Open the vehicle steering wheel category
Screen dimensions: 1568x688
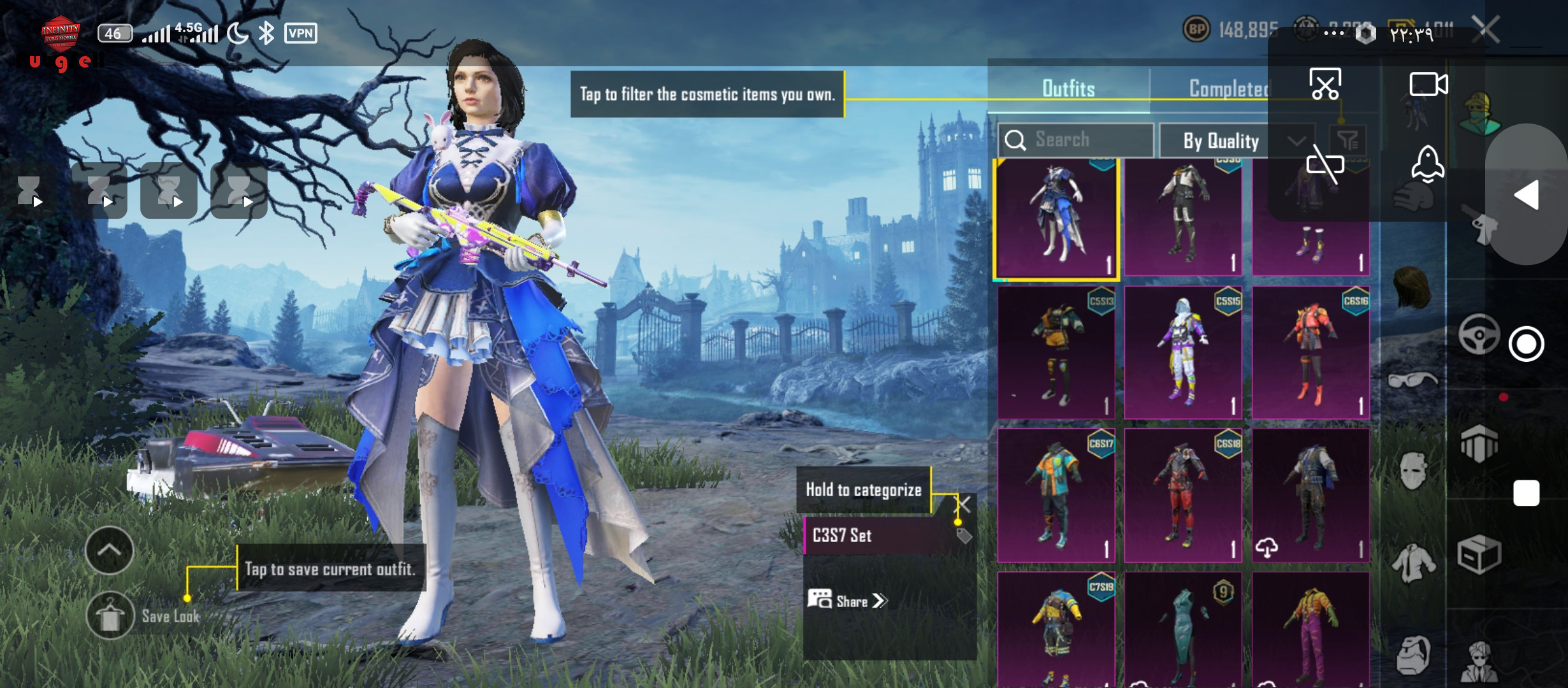point(1479,334)
